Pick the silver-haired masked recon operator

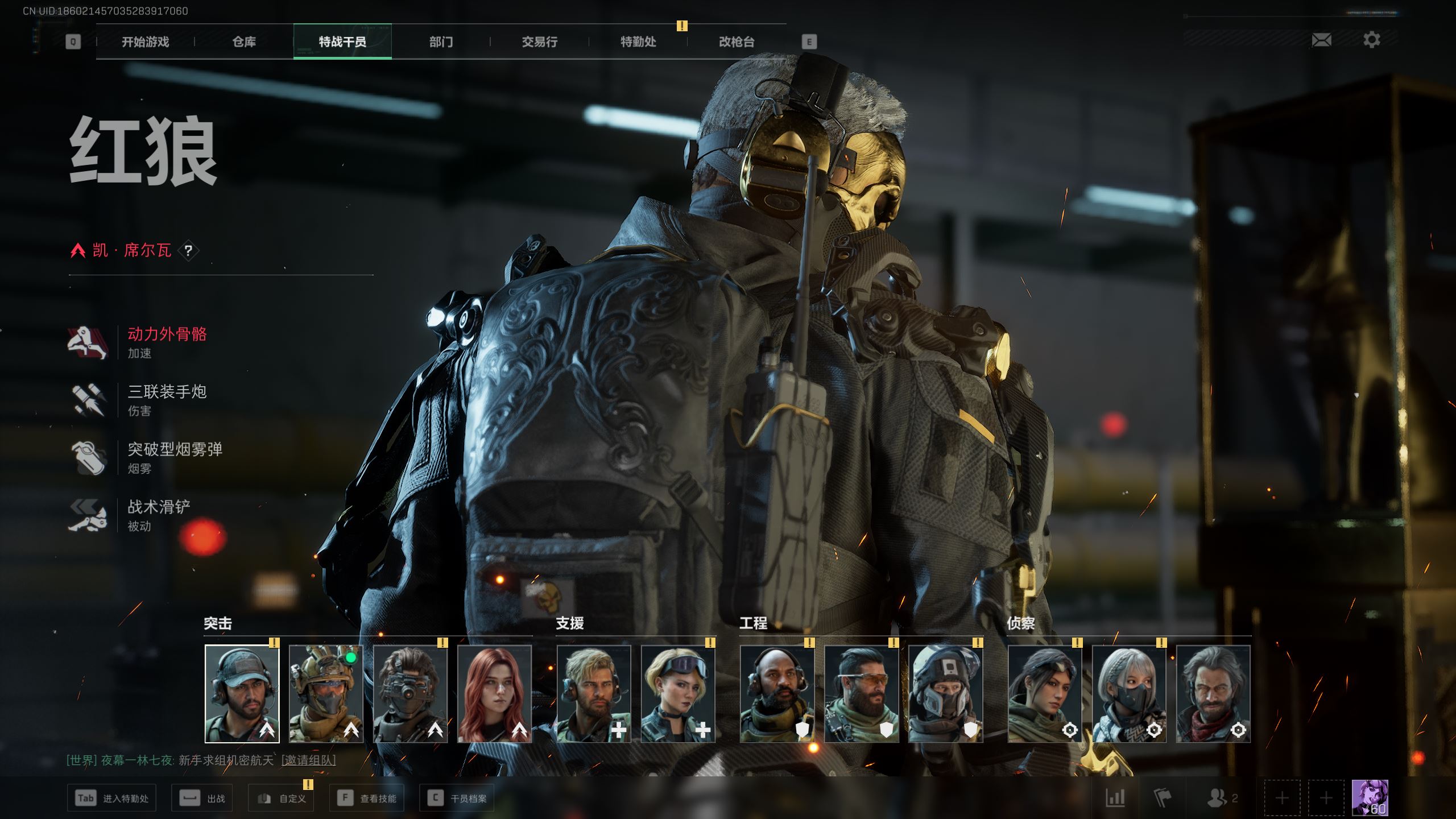click(1129, 693)
